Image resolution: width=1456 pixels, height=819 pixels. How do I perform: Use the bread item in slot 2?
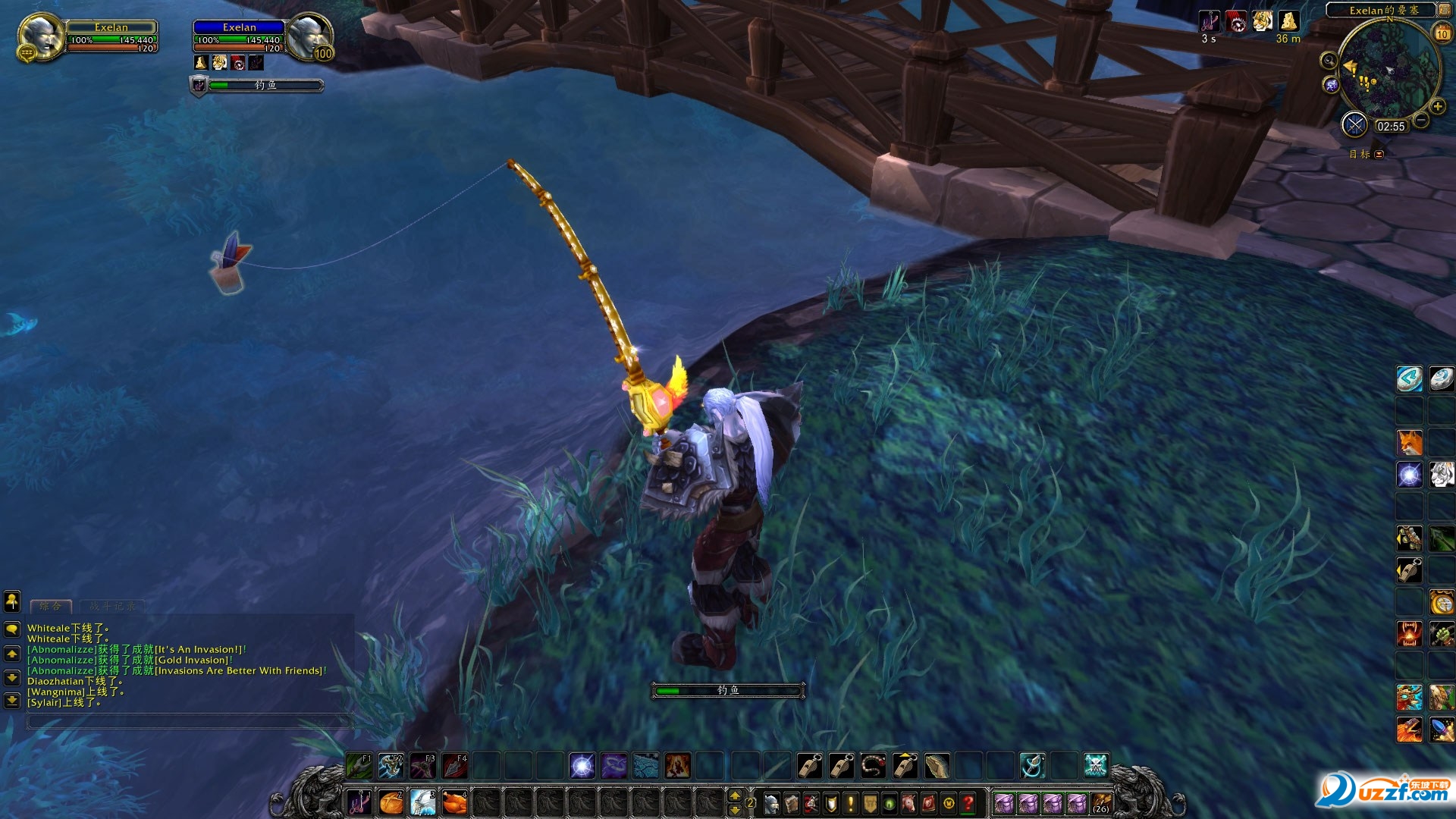pyautogui.click(x=391, y=802)
